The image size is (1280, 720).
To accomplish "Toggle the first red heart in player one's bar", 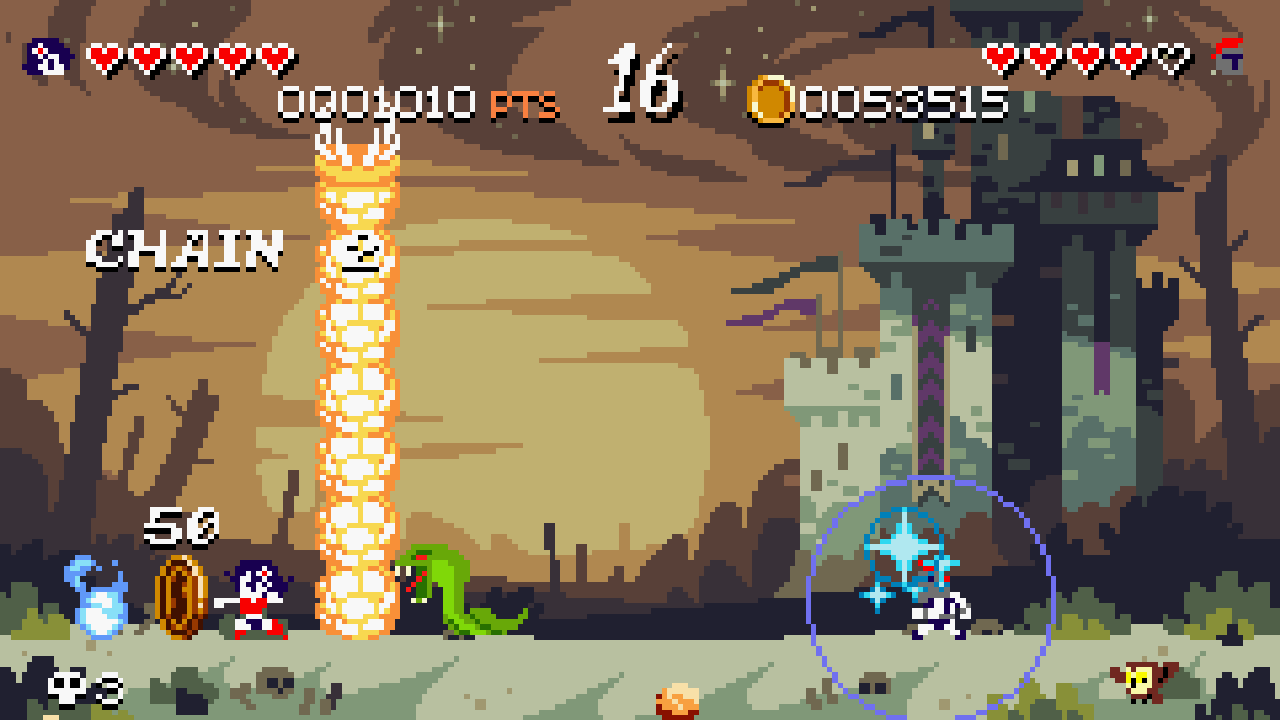I will (103, 55).
